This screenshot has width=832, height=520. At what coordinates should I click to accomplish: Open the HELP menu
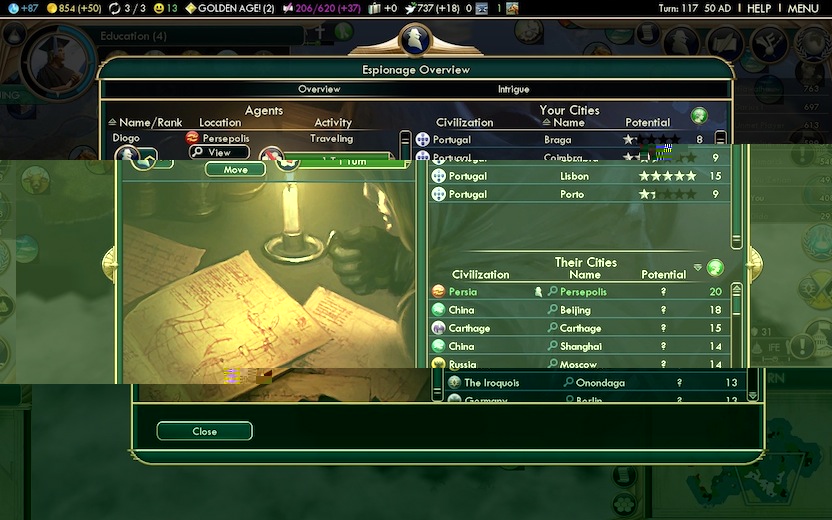759,8
